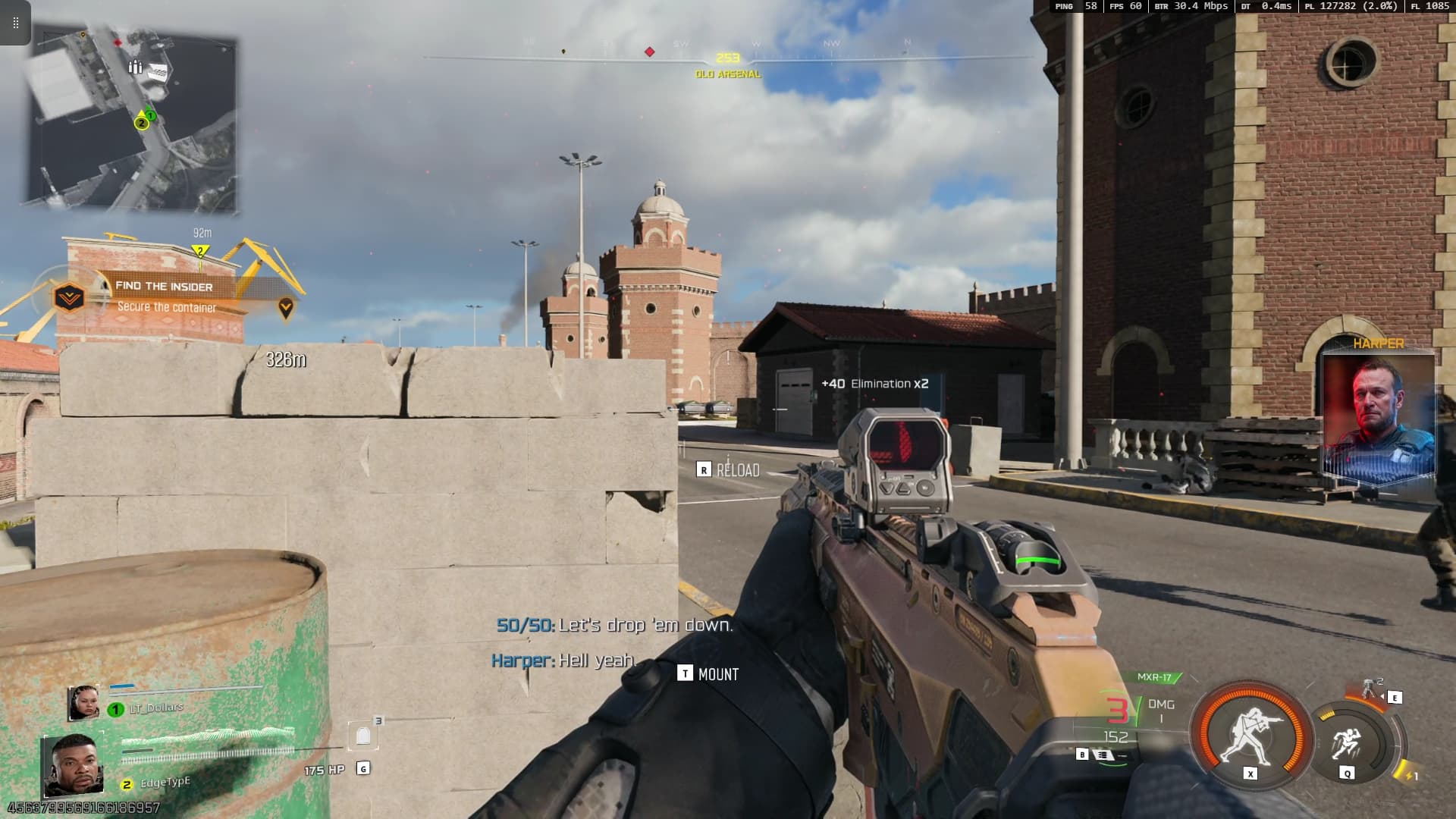
Task: Open the FIND THE INSIDER mission banner
Action: coord(165,287)
